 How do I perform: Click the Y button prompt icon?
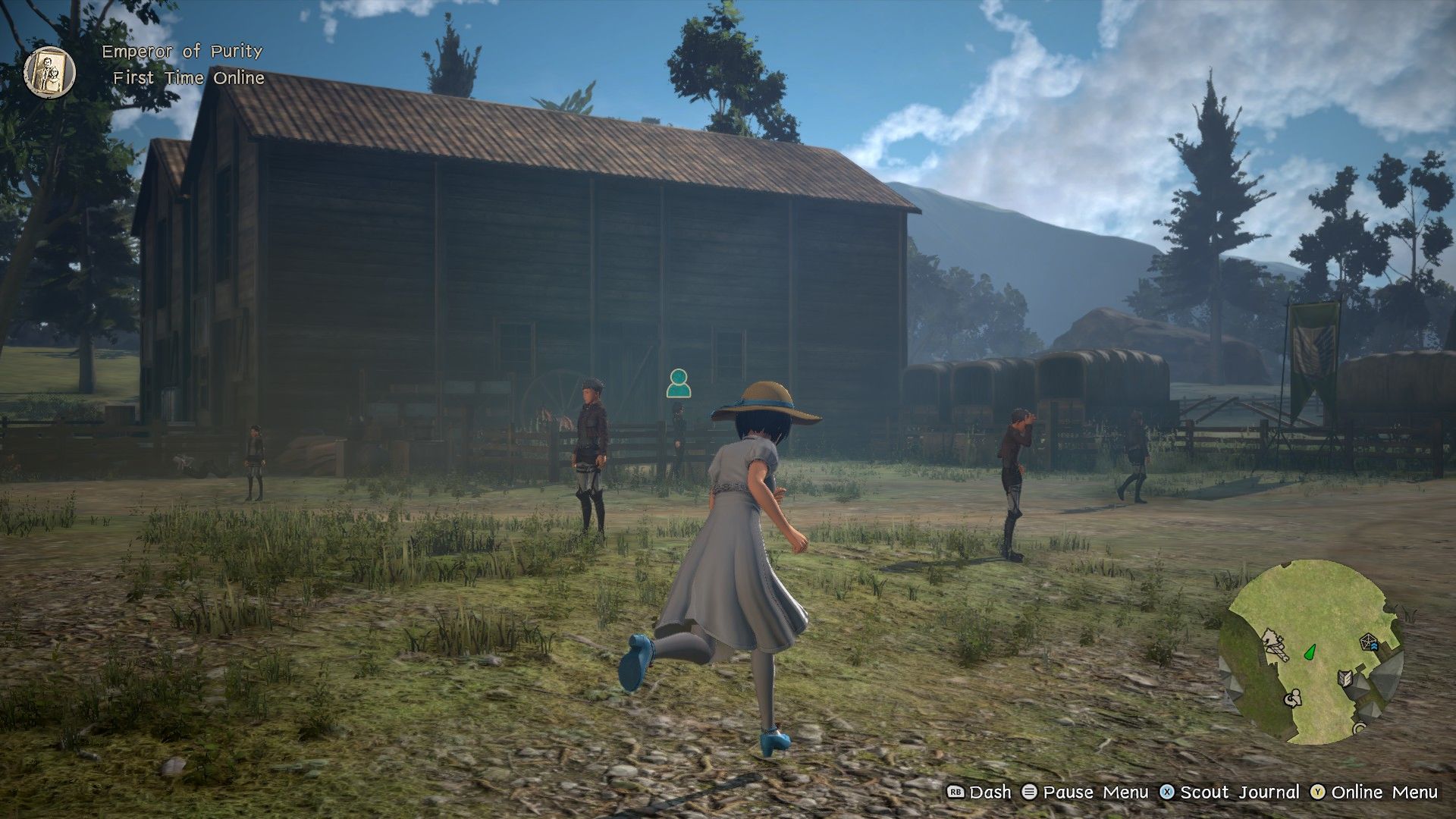[x=1317, y=792]
